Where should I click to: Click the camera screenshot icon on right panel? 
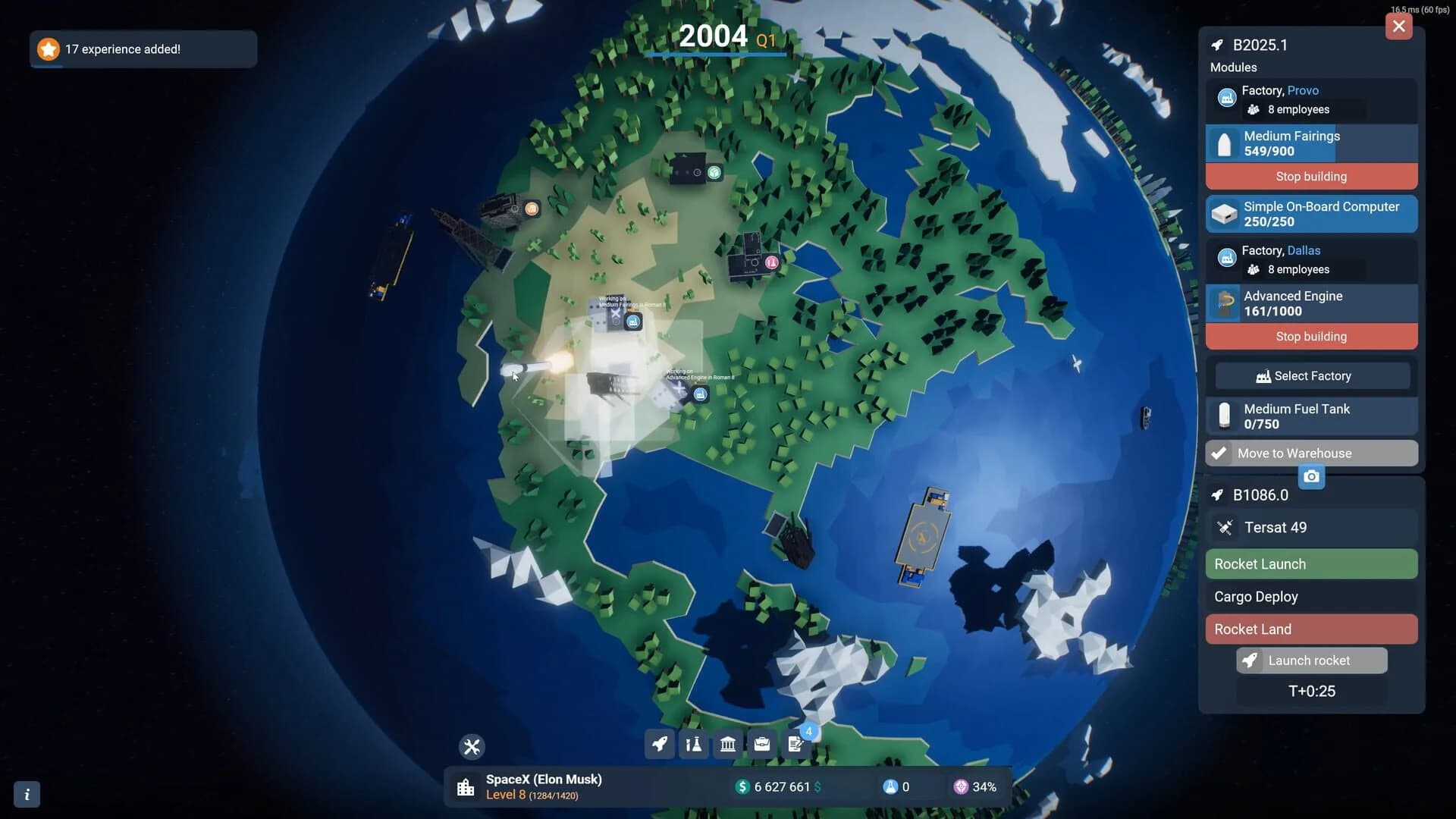(1312, 476)
